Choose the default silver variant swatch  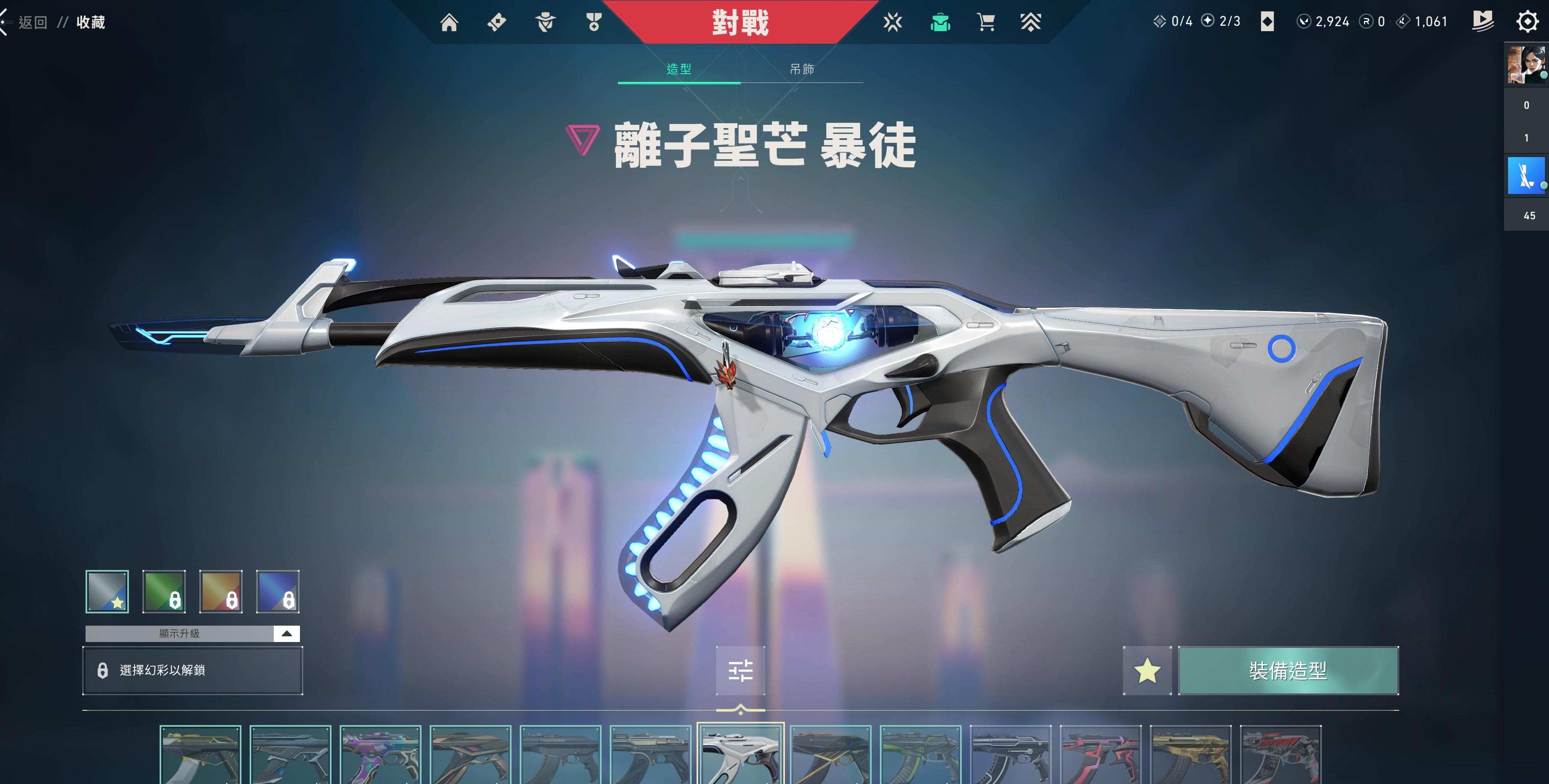coord(107,592)
